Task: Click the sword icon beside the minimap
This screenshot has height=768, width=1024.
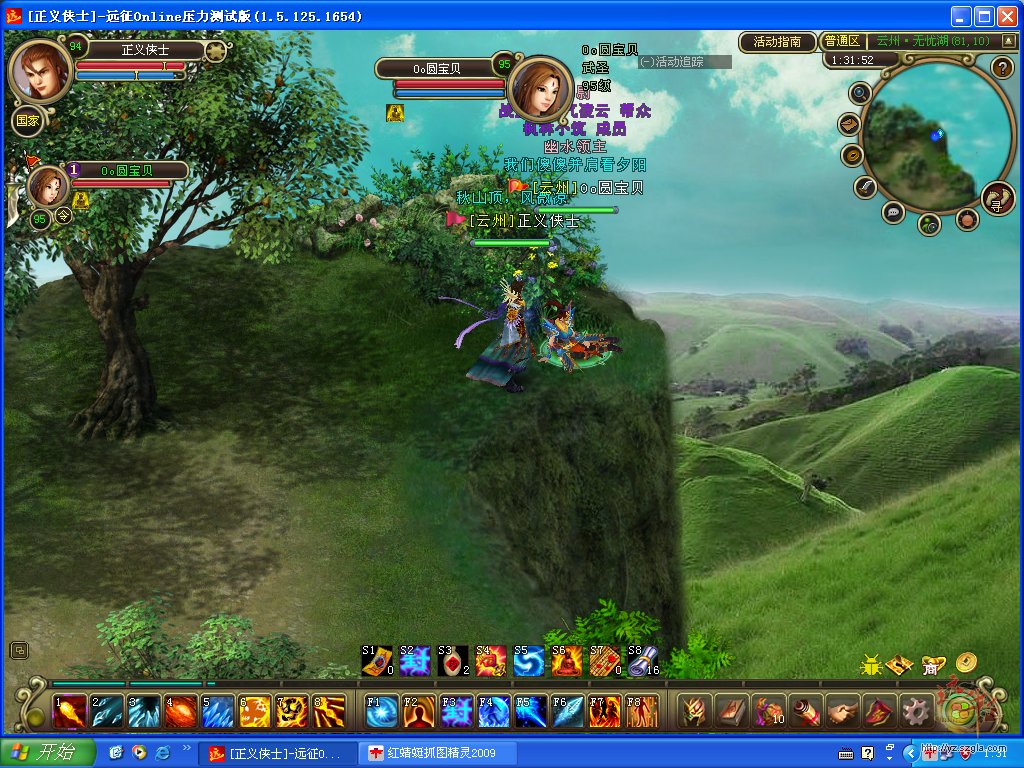Action: point(865,187)
